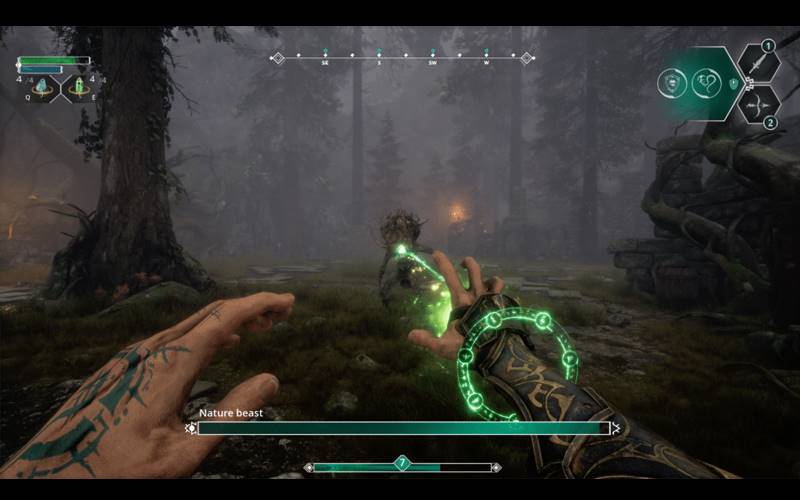Screen dimensions: 800x500
Task: Activate the swirling vine spell icon
Action: [707, 83]
